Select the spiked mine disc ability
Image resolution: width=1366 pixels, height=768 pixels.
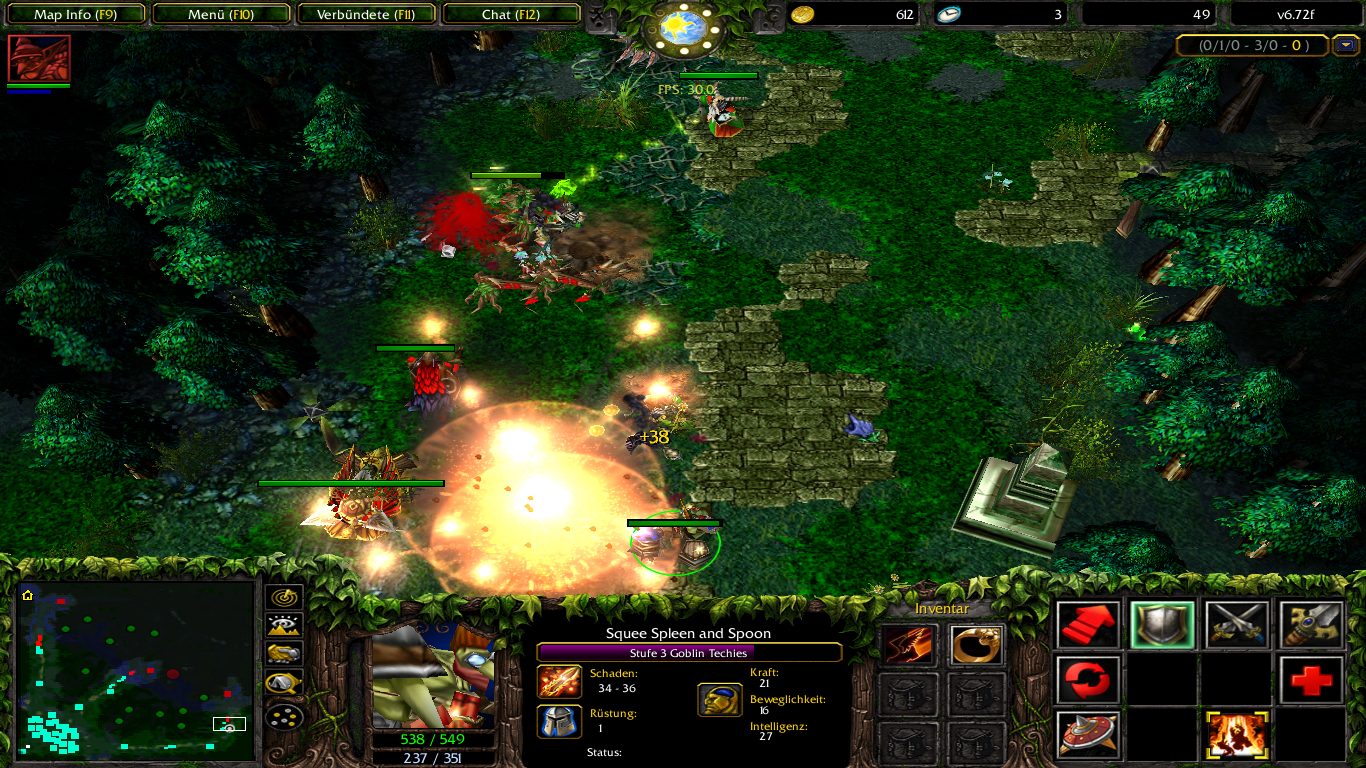coord(1086,735)
